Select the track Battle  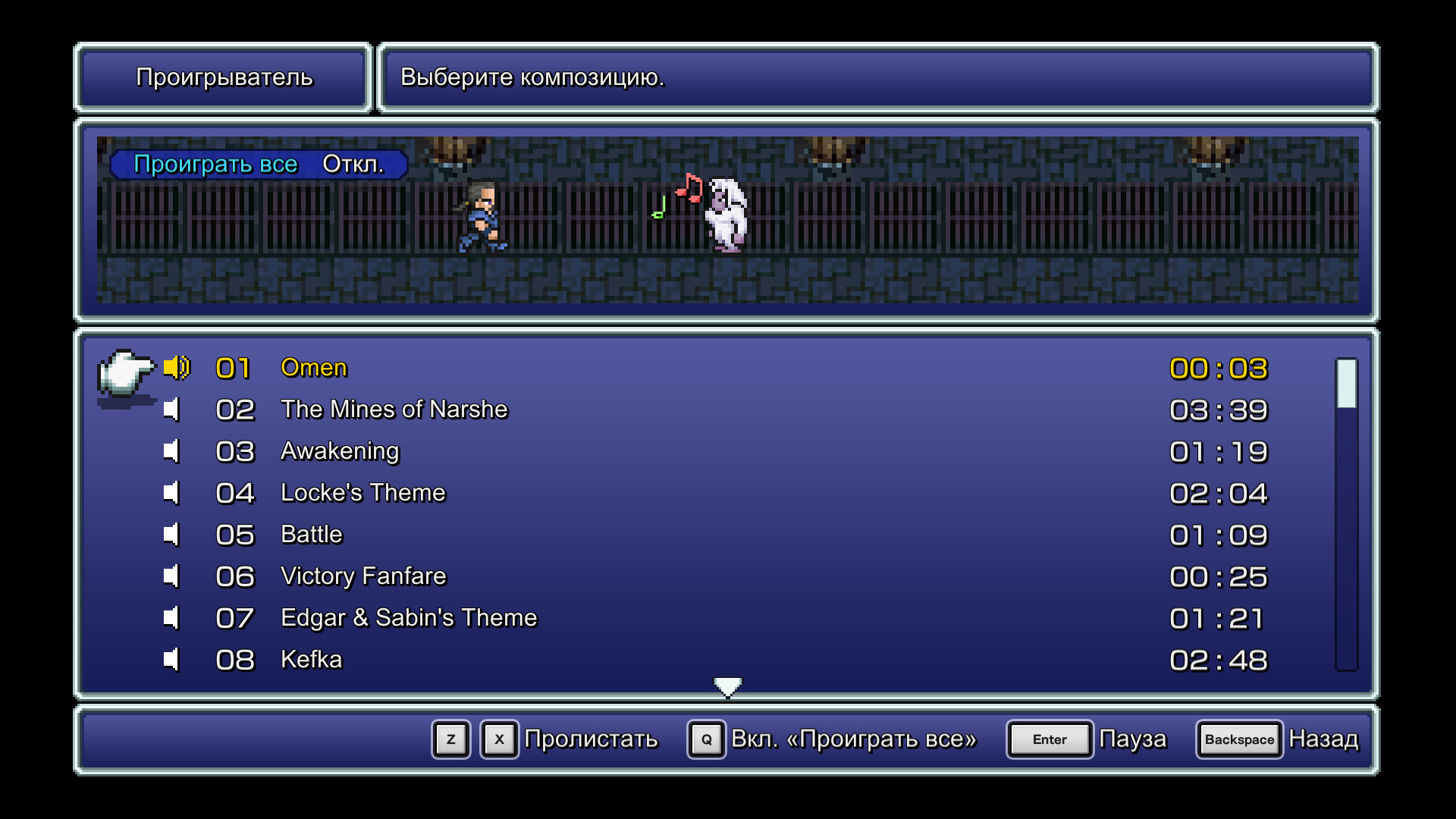point(311,535)
